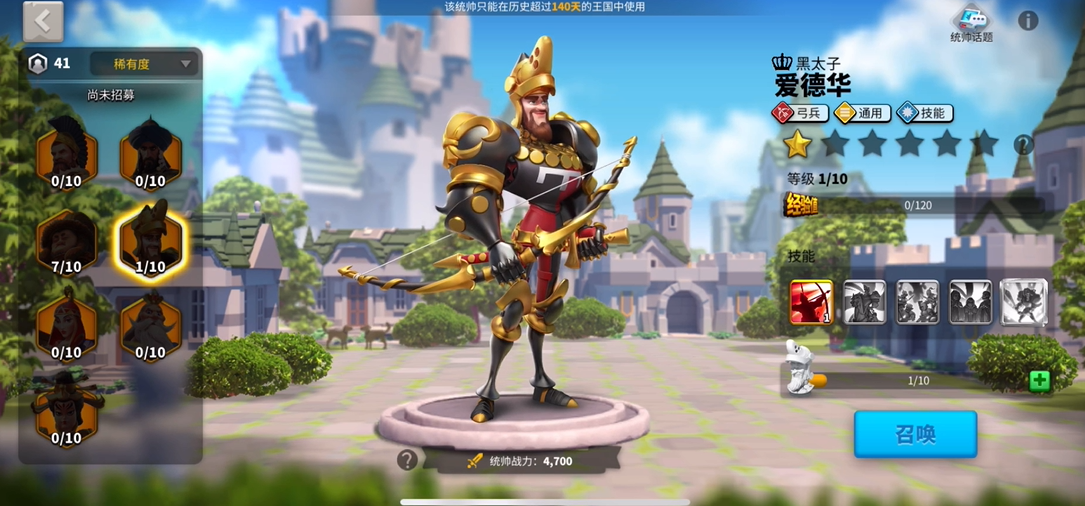Go back with the arrow button
This screenshot has height=506, width=1085.
tap(43, 21)
